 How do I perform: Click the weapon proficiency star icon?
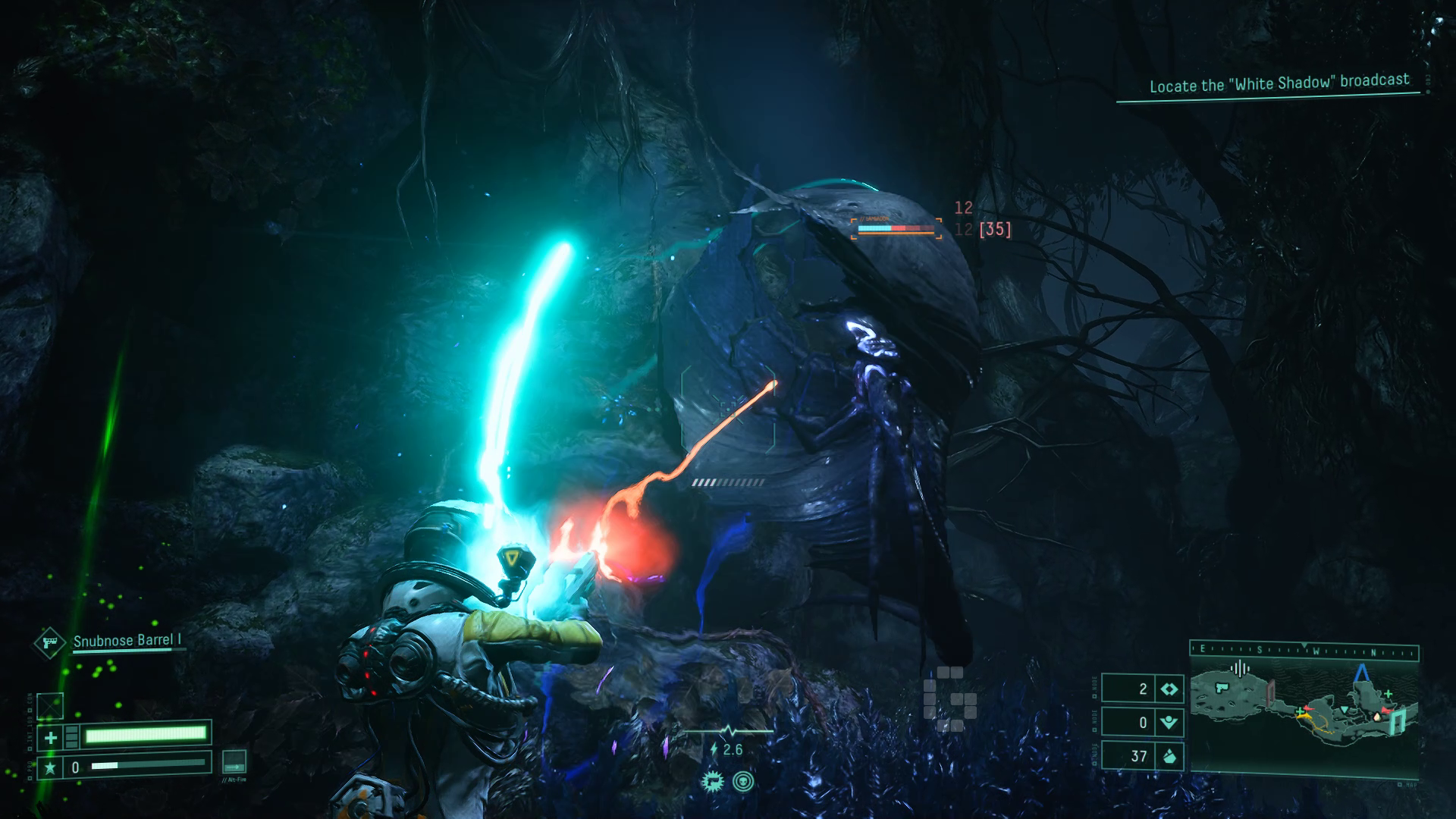pos(50,767)
